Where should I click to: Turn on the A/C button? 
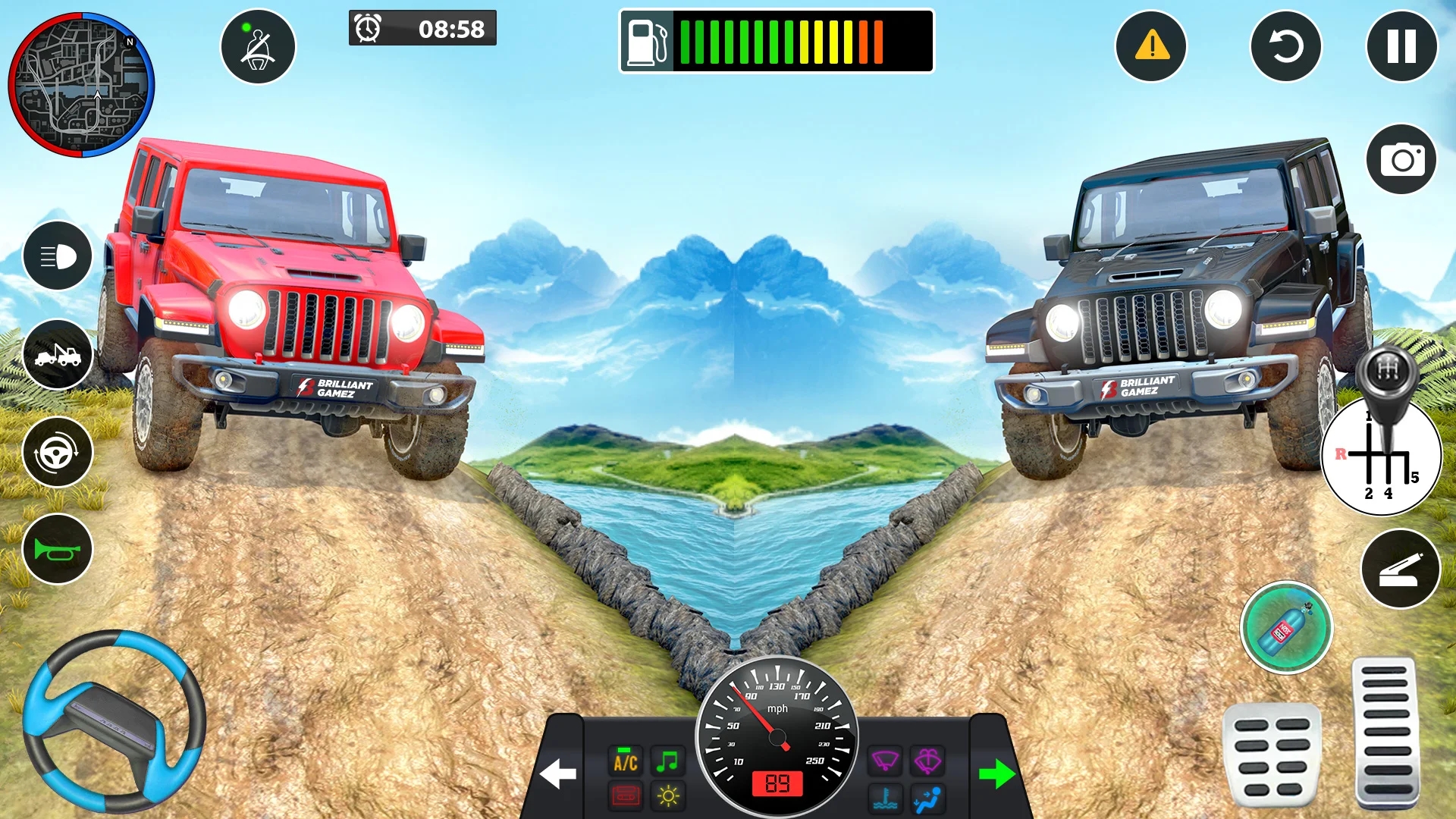626,761
